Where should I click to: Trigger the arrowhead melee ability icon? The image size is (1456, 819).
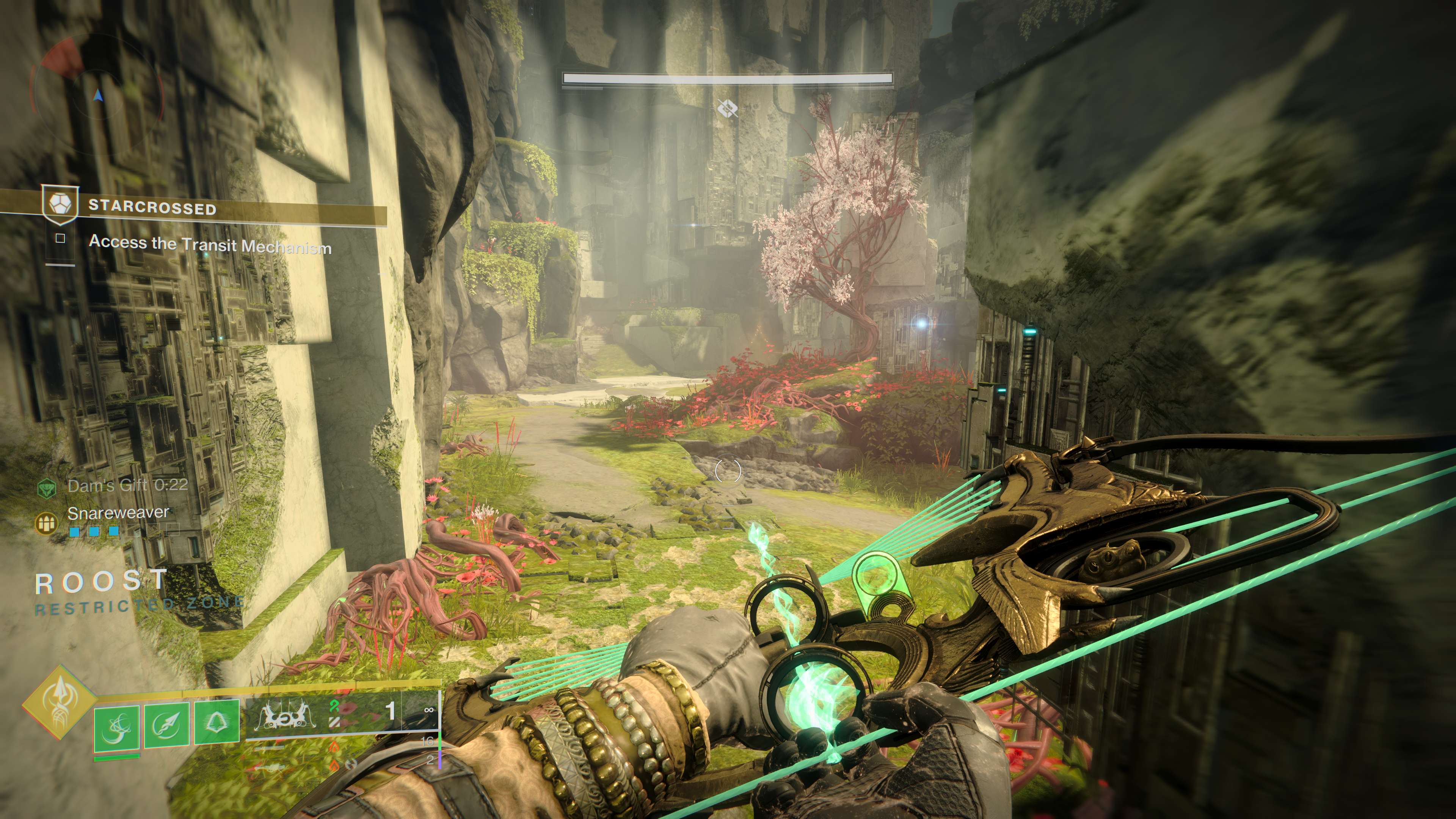point(166,725)
